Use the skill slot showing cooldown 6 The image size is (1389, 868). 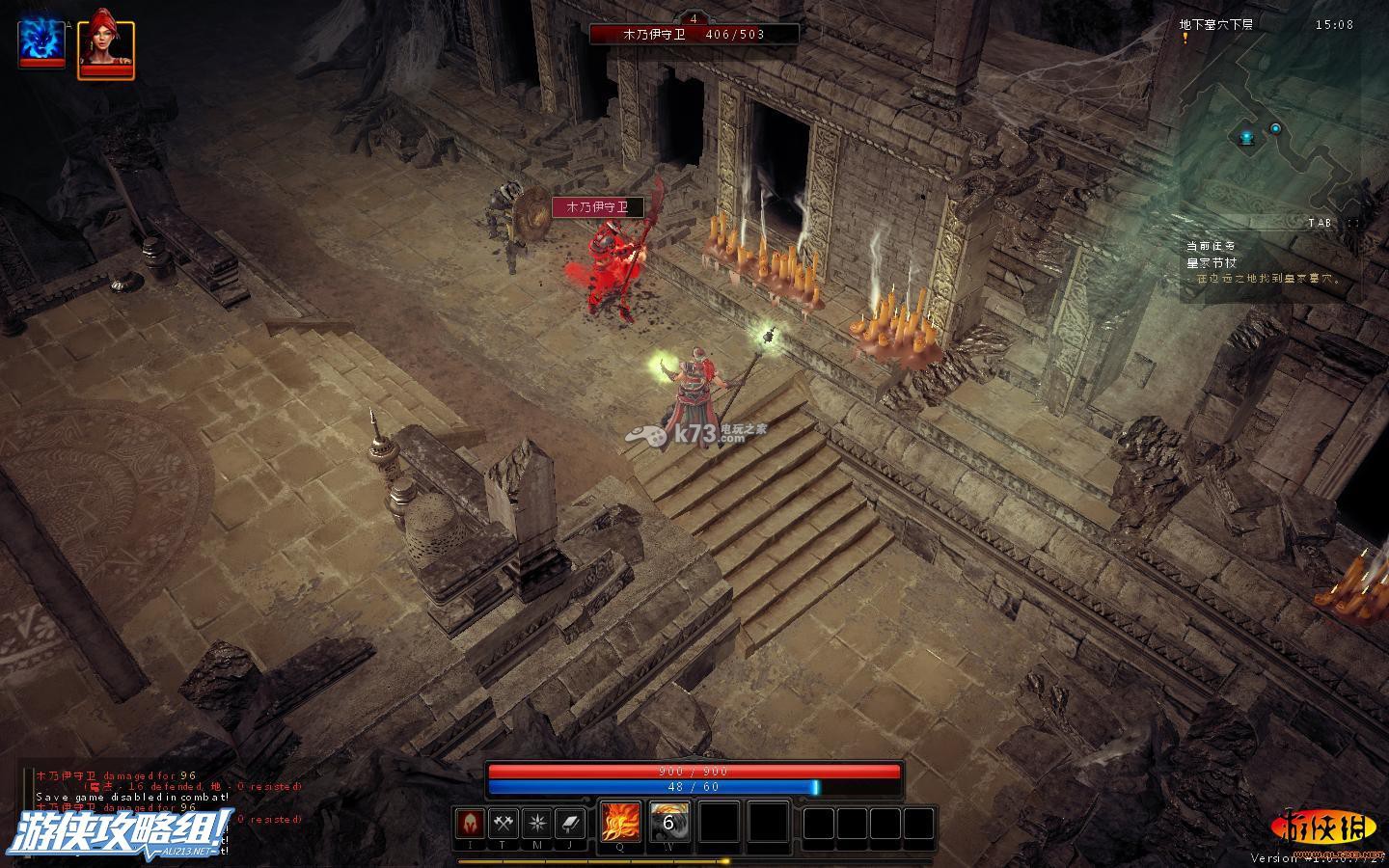(667, 823)
